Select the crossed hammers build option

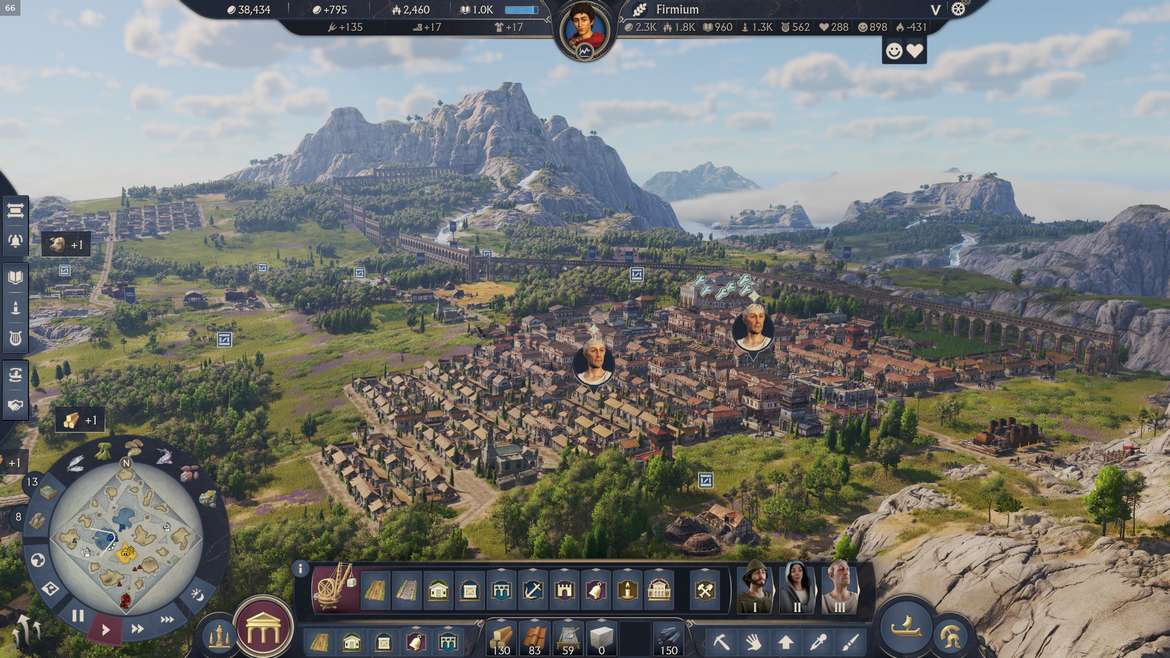705,590
